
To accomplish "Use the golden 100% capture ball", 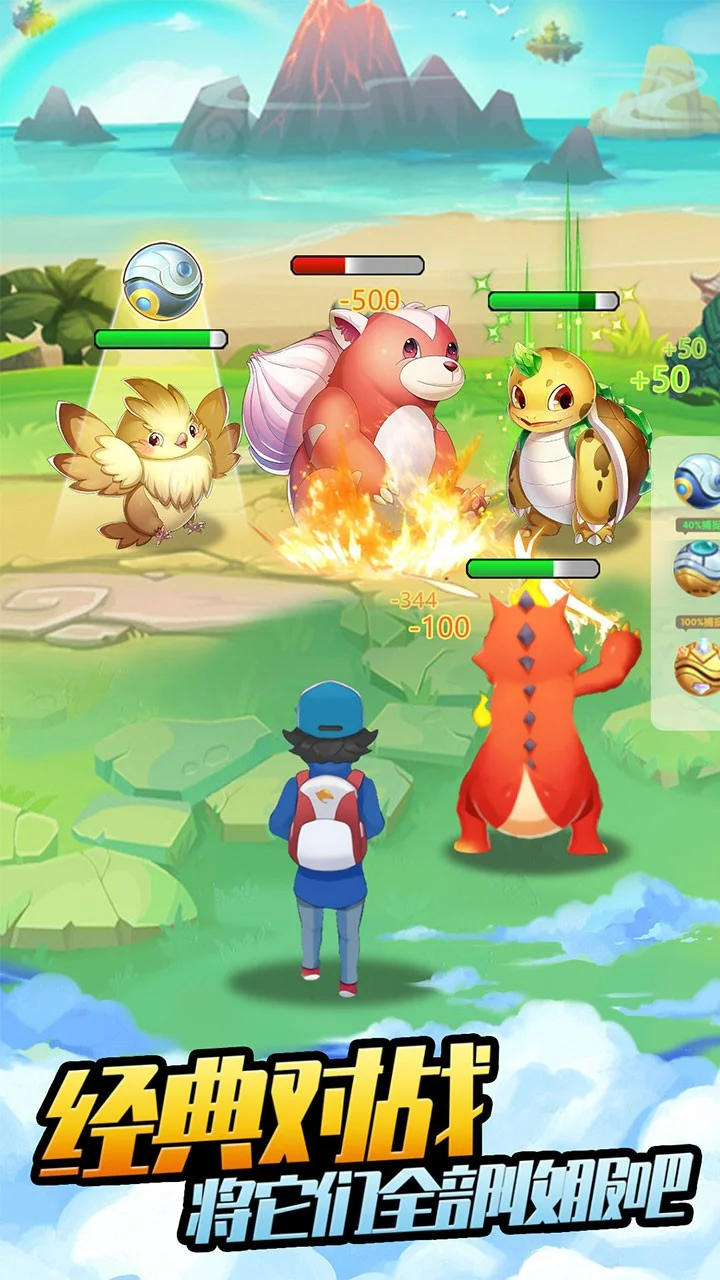I will 699,666.
